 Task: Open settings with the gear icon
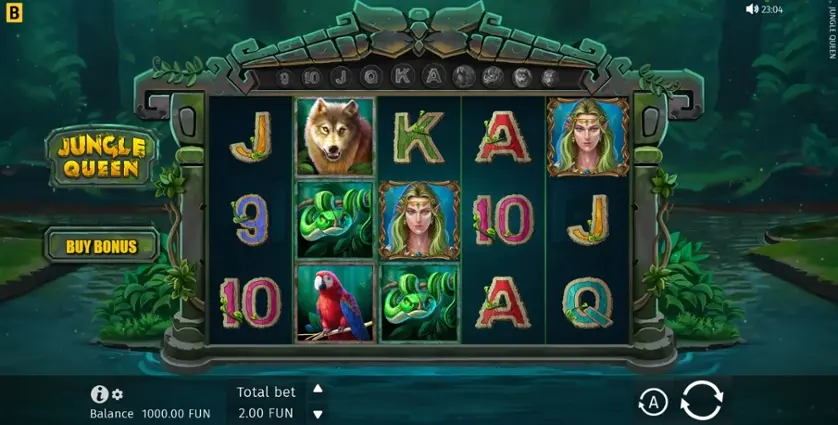point(118,395)
